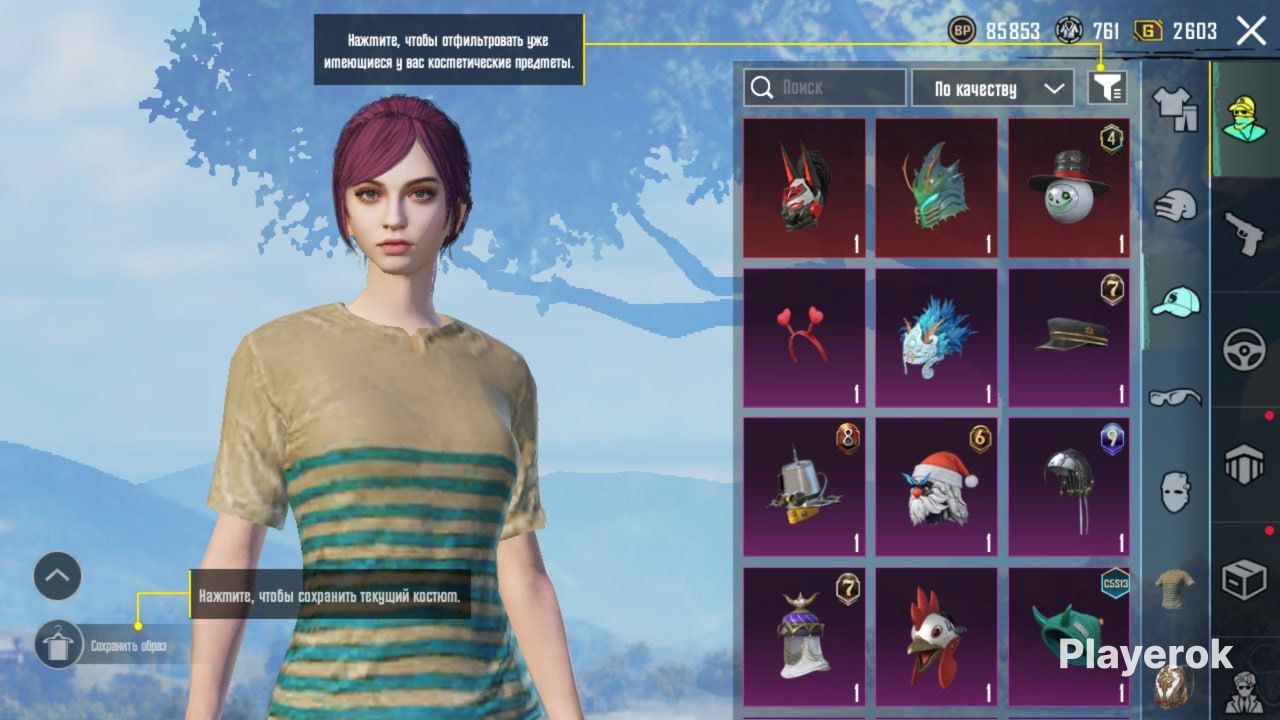This screenshot has width=1280, height=720.
Task: Open the crate box tab
Action: pyautogui.click(x=1245, y=580)
